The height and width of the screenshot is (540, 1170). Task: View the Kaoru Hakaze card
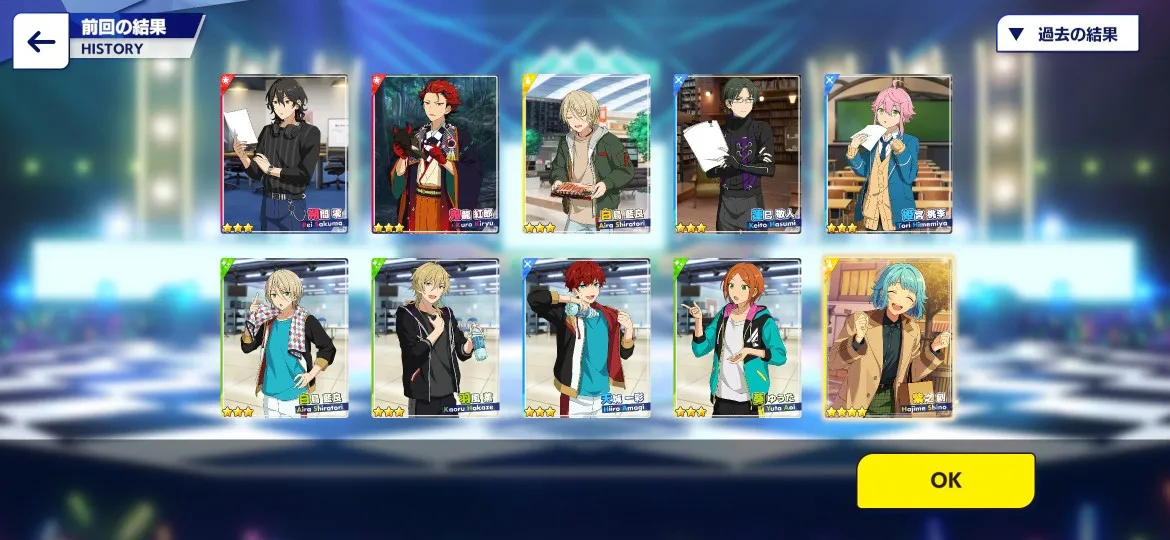pyautogui.click(x=435, y=338)
